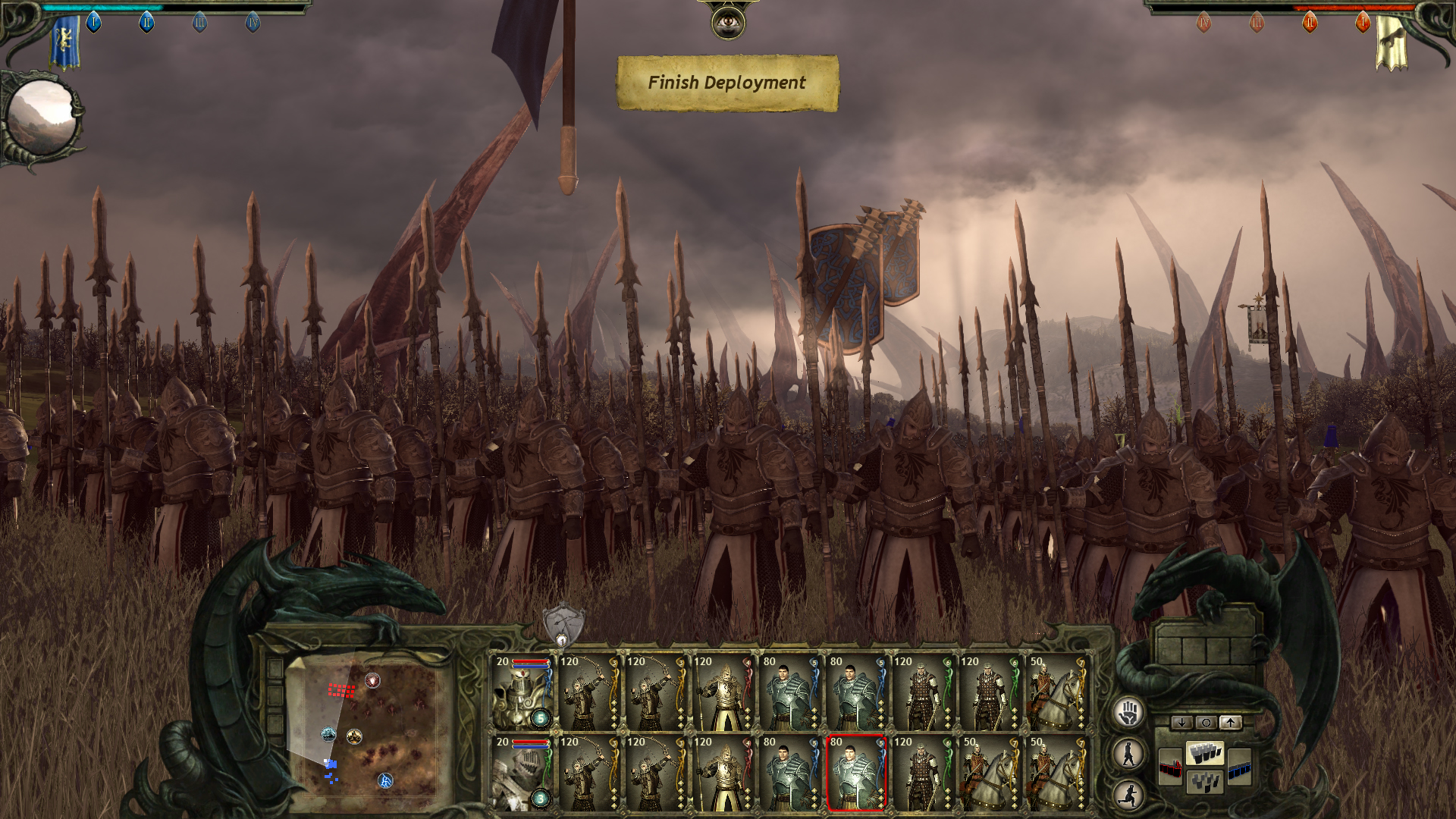1456x819 pixels.
Task: Select the silver-helmeted hero unit card
Action: point(522,773)
